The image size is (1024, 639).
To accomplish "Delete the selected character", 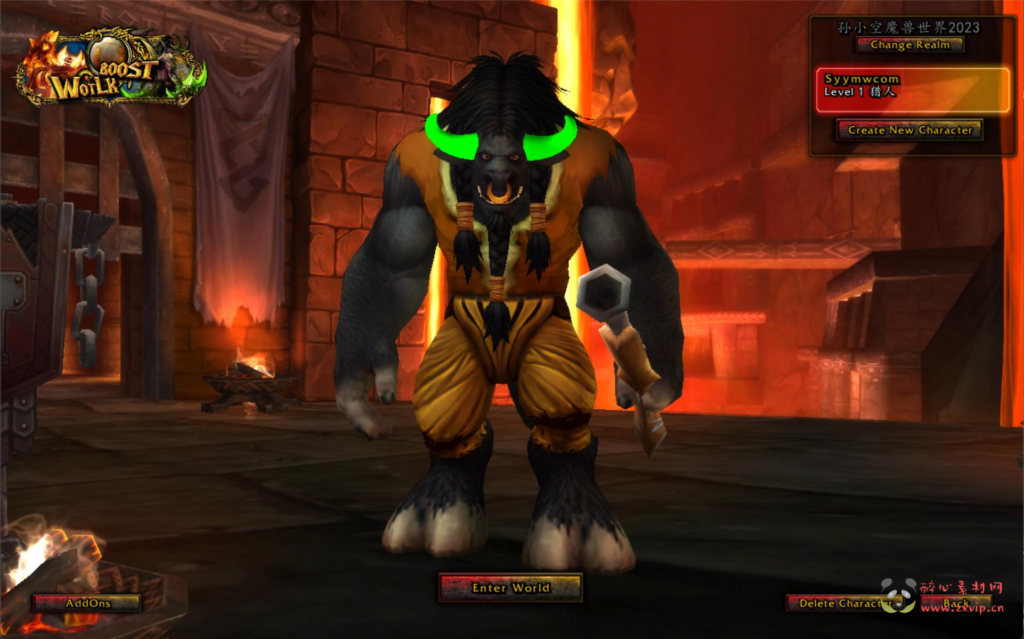I will point(838,603).
